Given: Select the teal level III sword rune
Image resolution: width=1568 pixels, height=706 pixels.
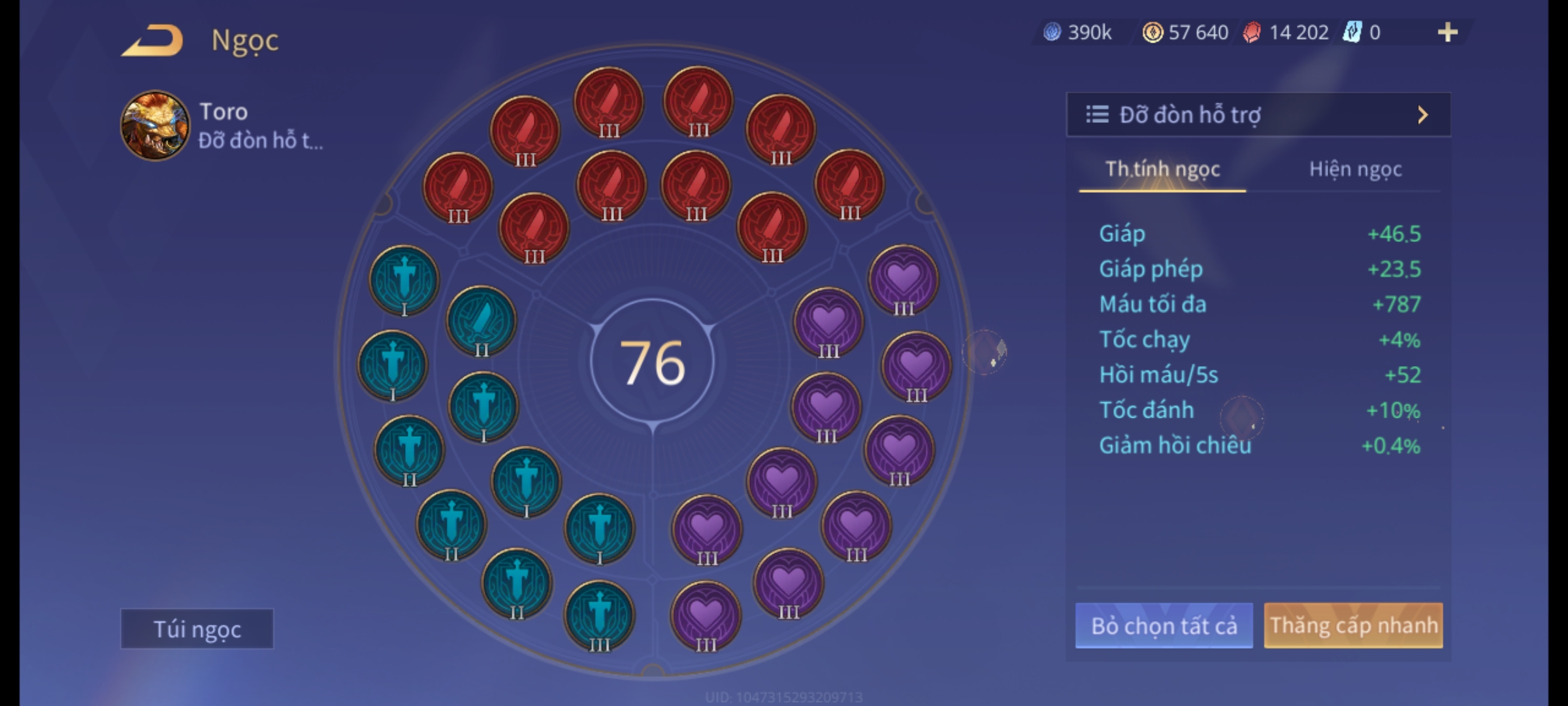Looking at the screenshot, I should click(599, 616).
